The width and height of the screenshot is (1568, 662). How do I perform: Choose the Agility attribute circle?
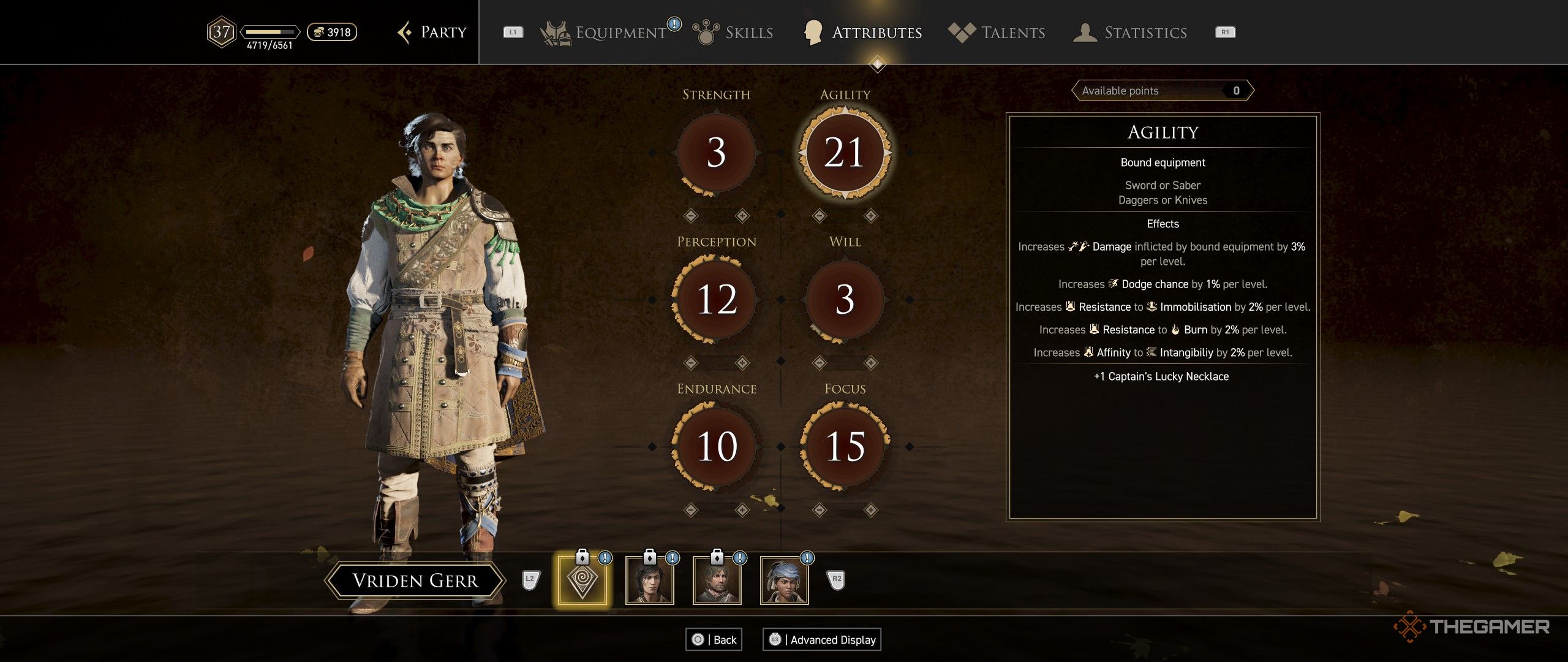click(x=845, y=152)
